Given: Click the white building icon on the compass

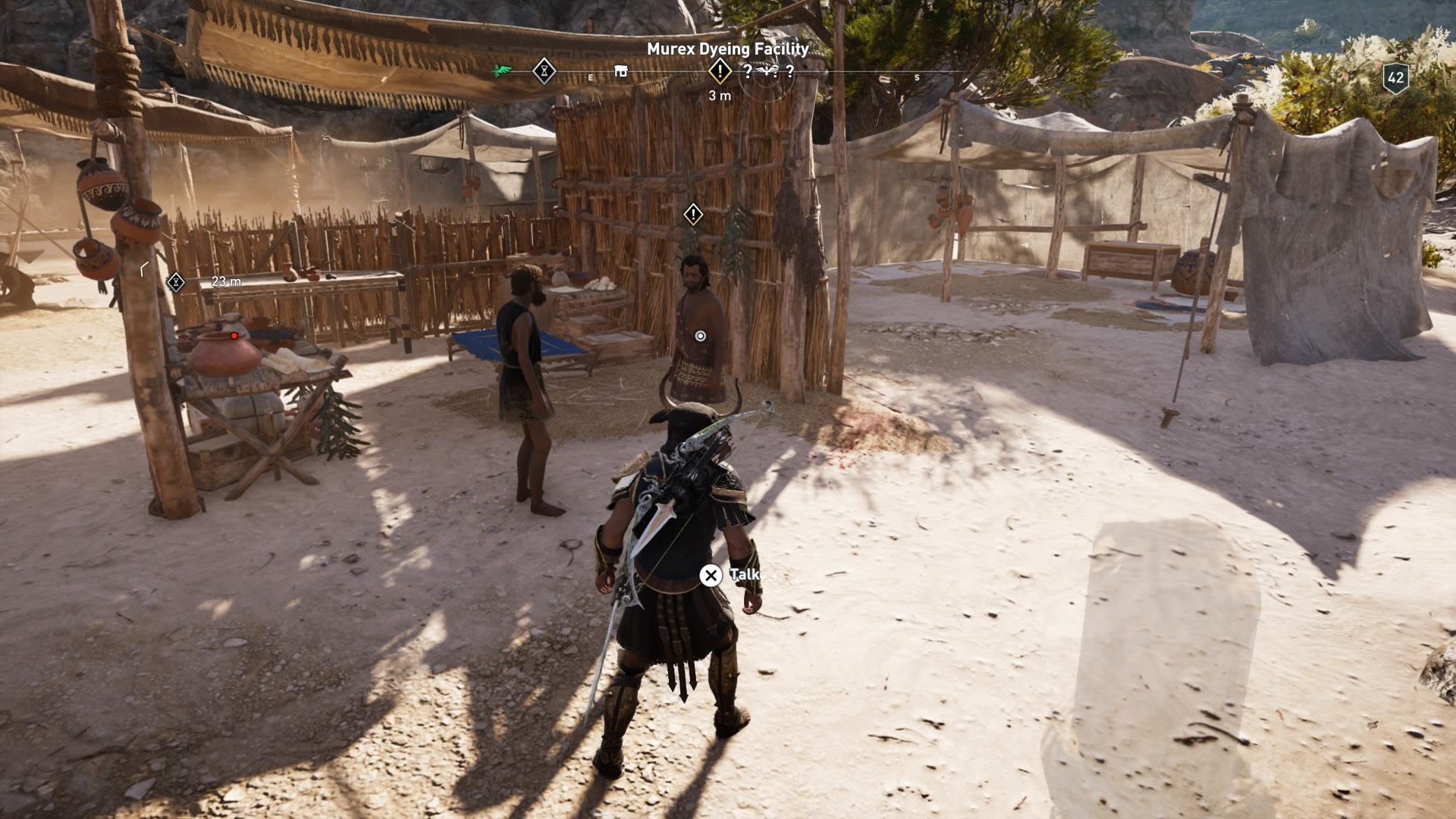Looking at the screenshot, I should pyautogui.click(x=620, y=70).
